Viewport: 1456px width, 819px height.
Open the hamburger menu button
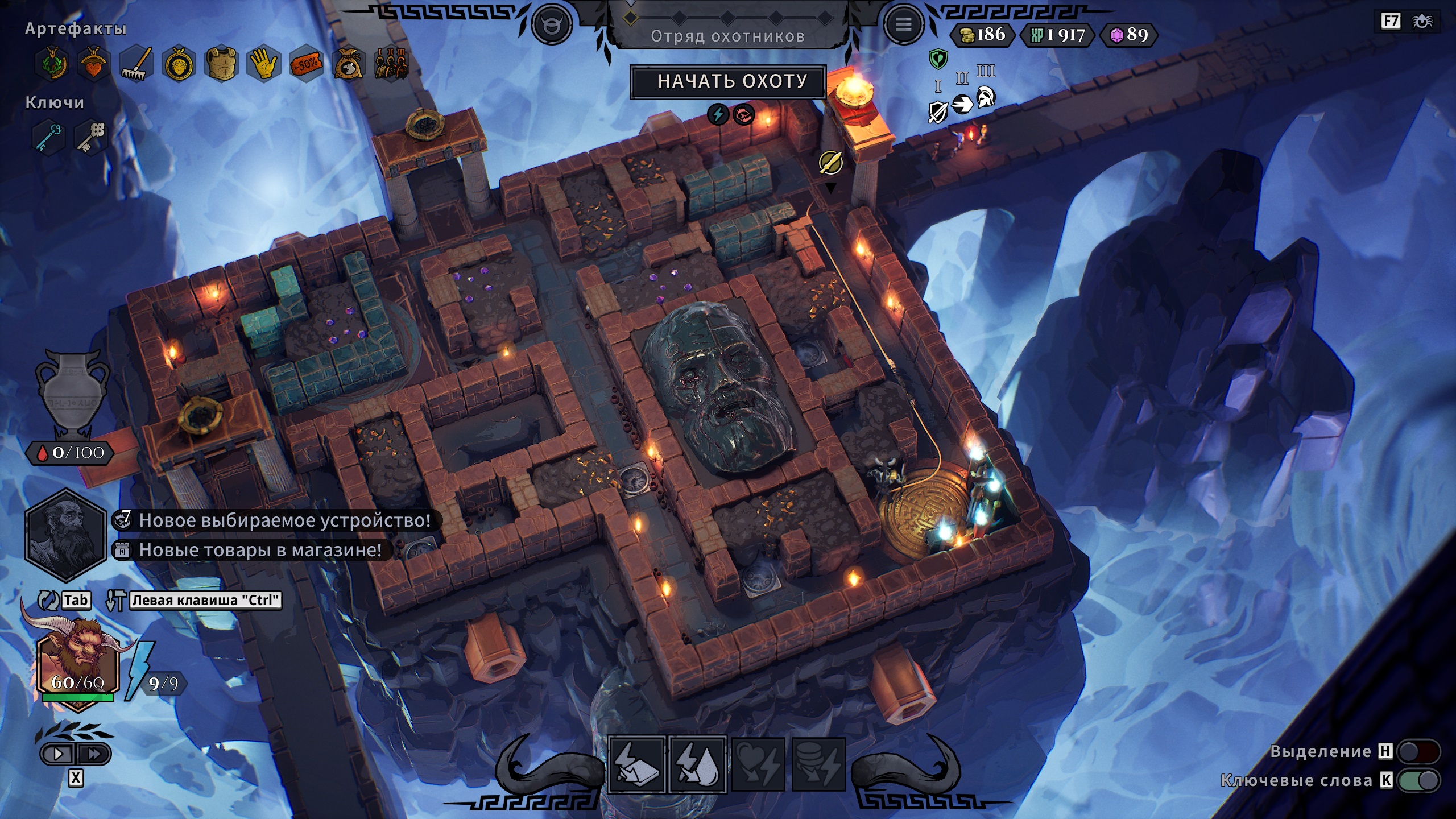[x=903, y=25]
